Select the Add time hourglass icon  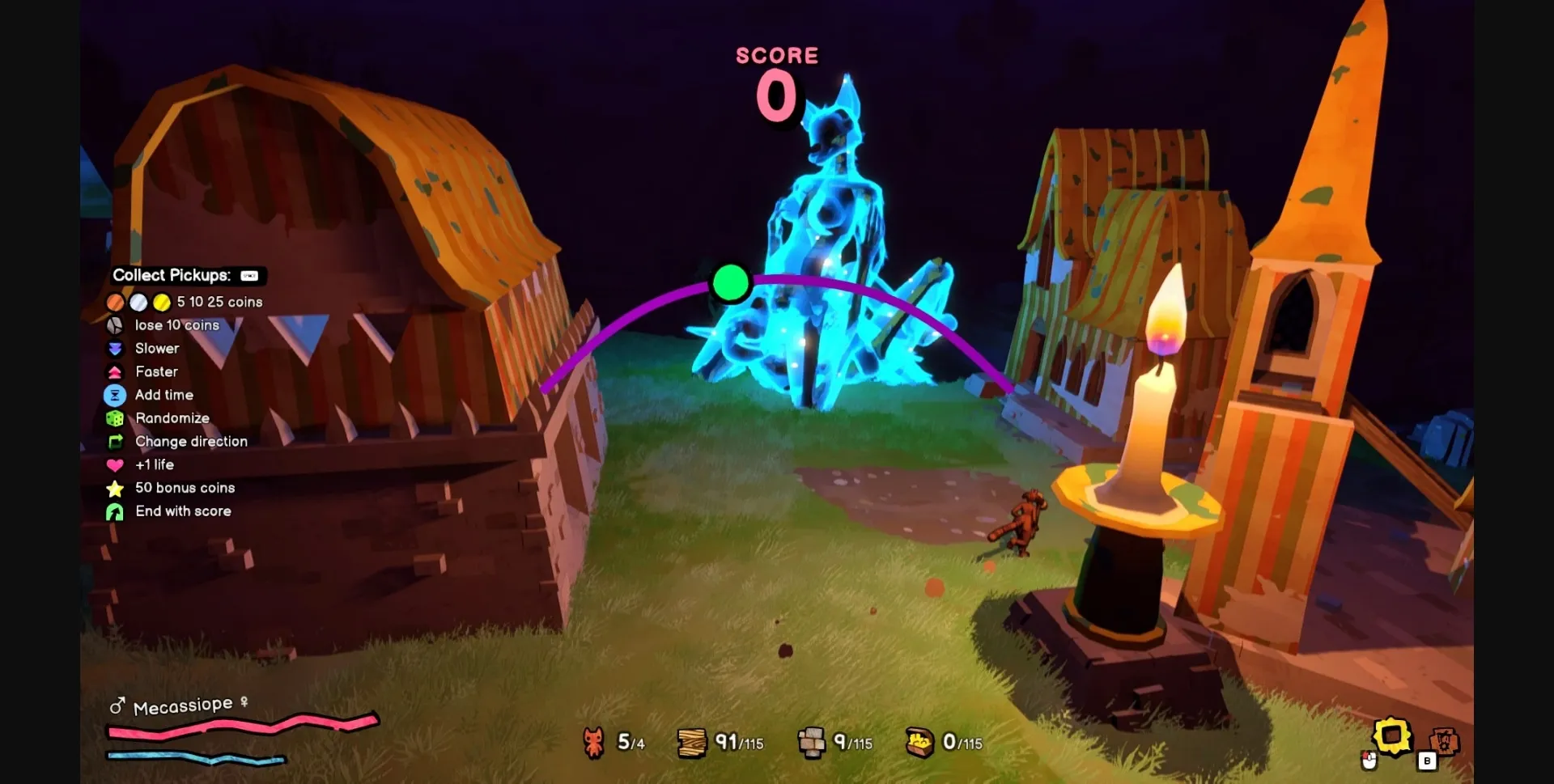[116, 395]
